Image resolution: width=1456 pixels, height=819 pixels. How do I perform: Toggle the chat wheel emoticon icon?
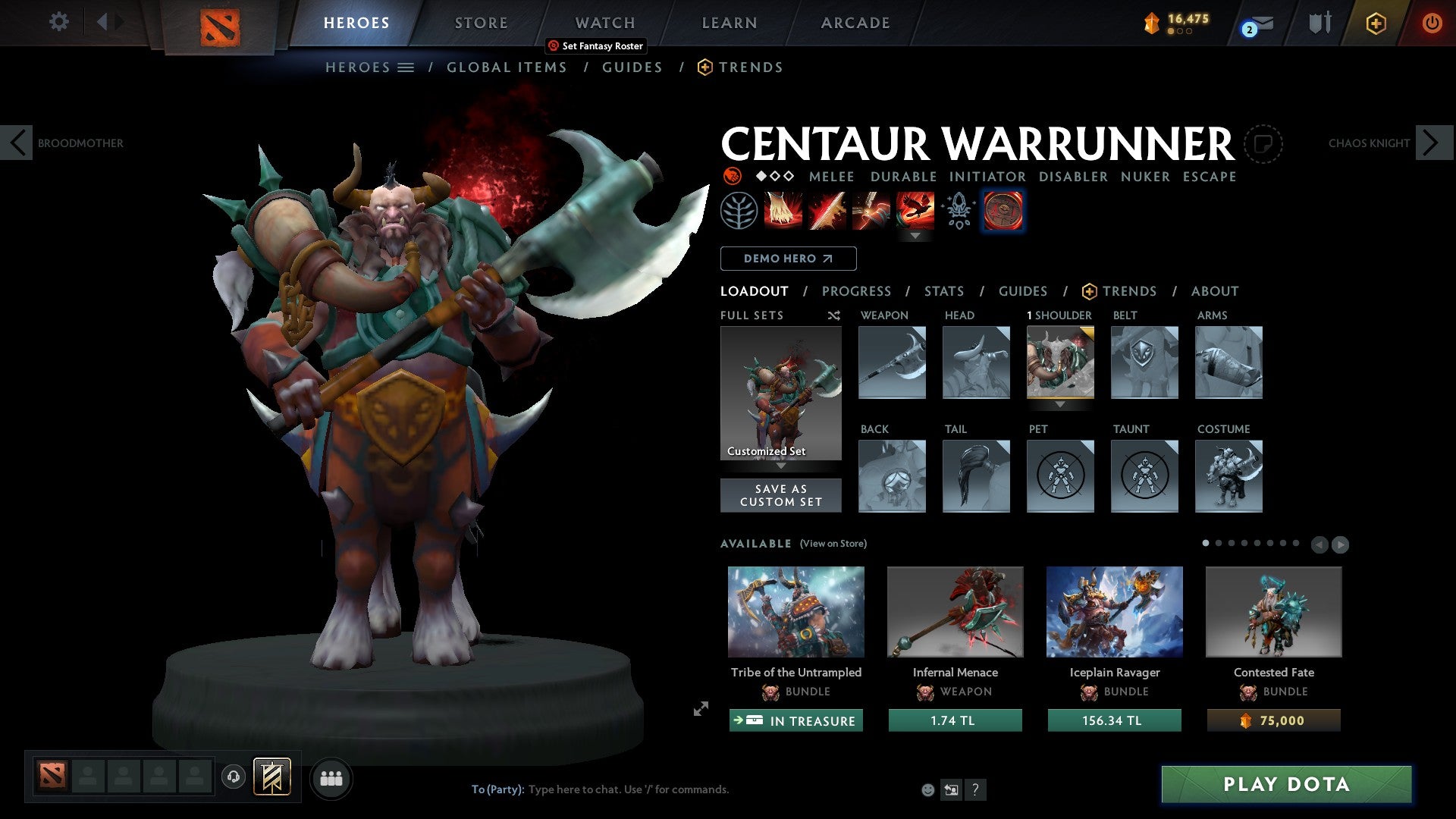tap(927, 789)
